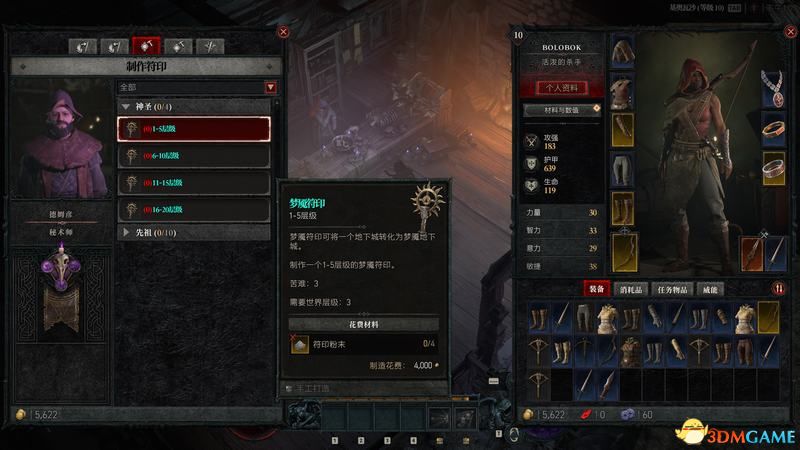Select the 1-5层级 sigil recipe

click(x=194, y=129)
